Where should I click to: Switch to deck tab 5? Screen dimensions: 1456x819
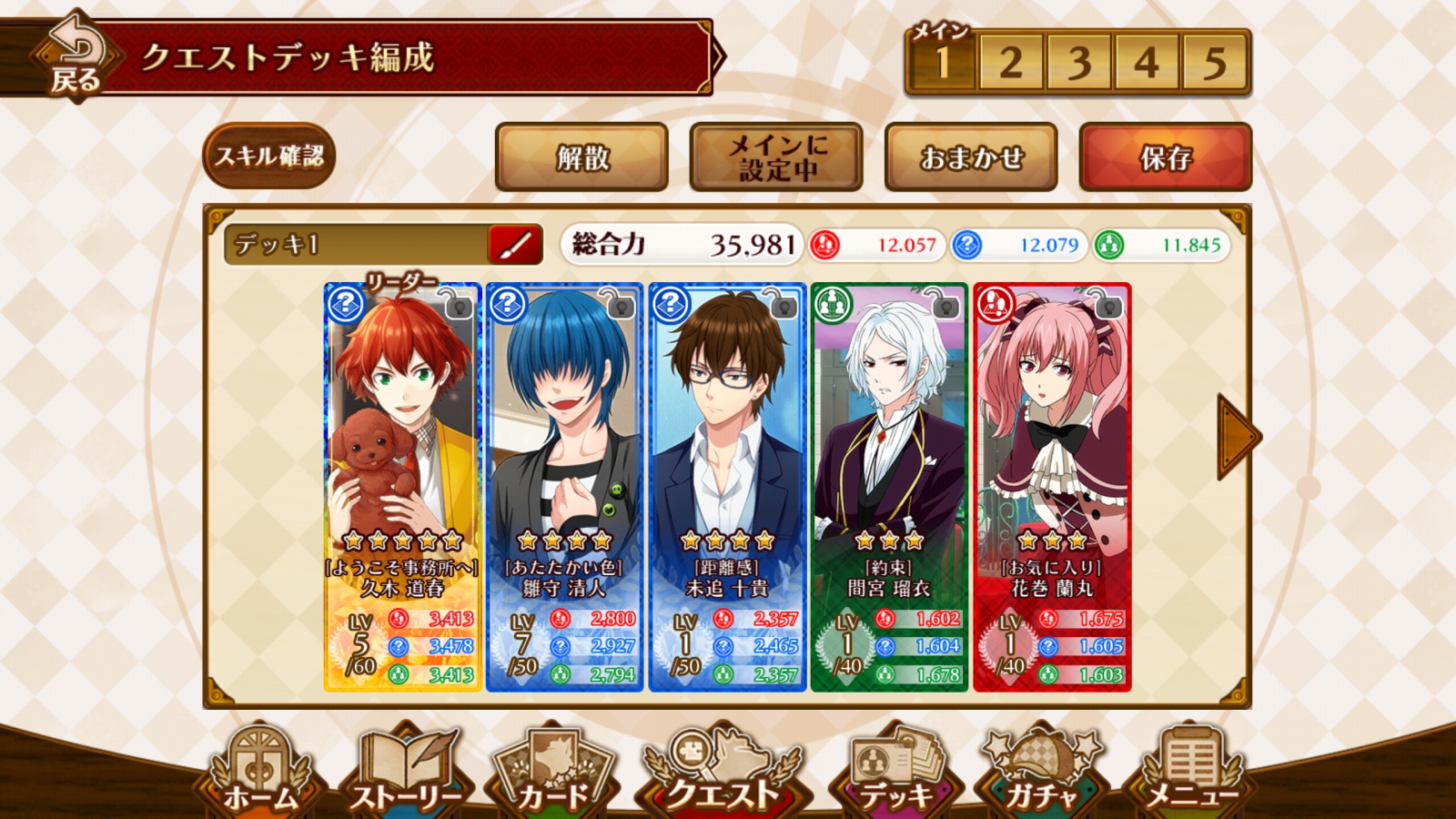point(1215,63)
